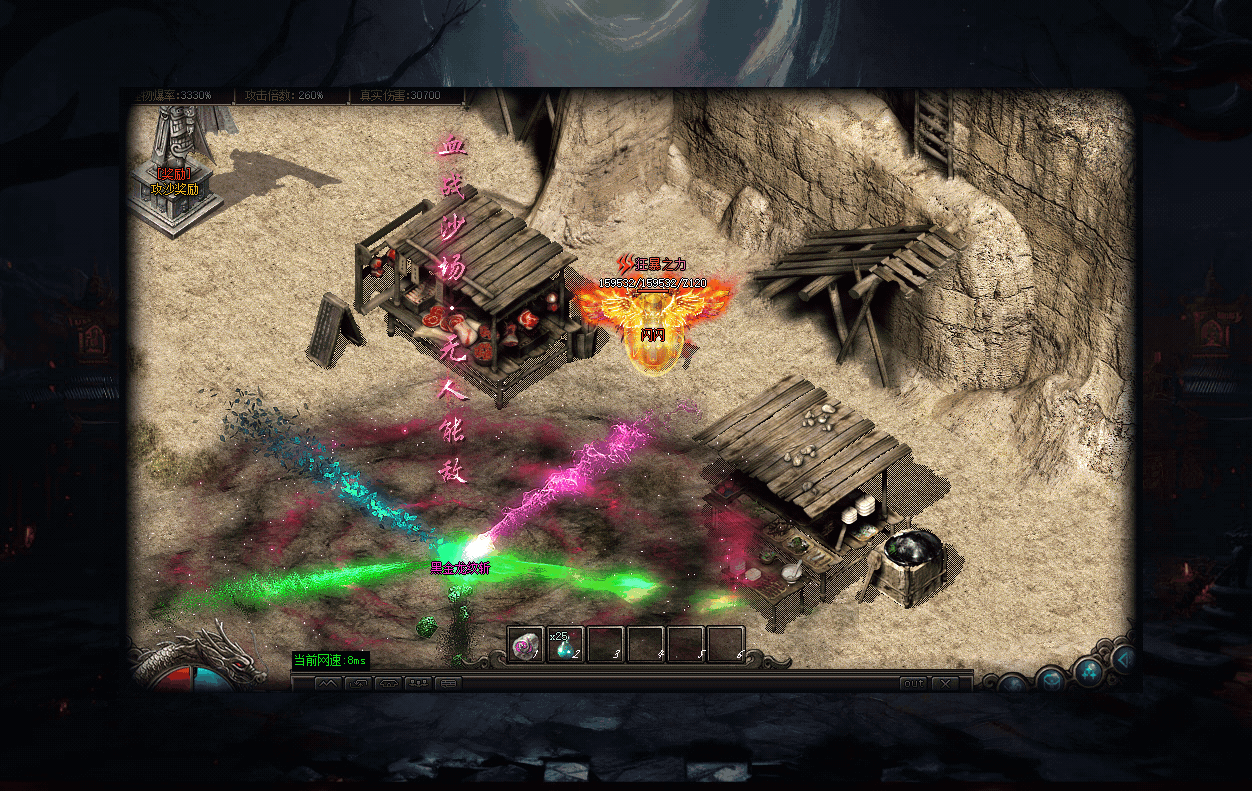This screenshot has height=791, width=1252.
Task: Close the chat bar with the X button
Action: click(945, 684)
